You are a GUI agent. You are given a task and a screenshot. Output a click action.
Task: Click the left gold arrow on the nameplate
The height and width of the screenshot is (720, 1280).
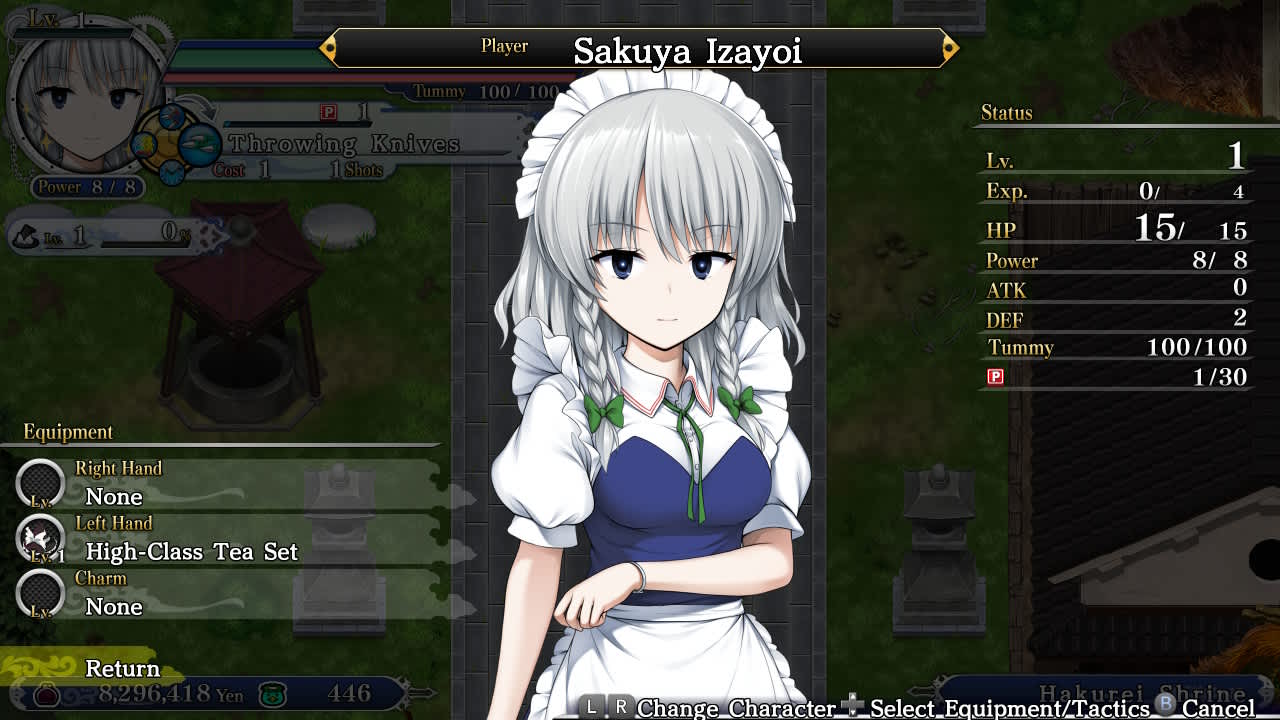coord(330,46)
